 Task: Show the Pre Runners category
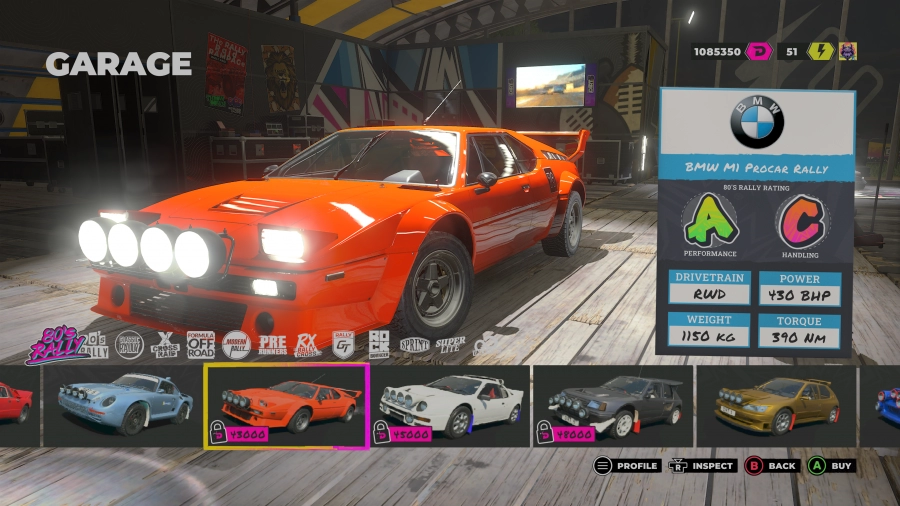click(272, 345)
